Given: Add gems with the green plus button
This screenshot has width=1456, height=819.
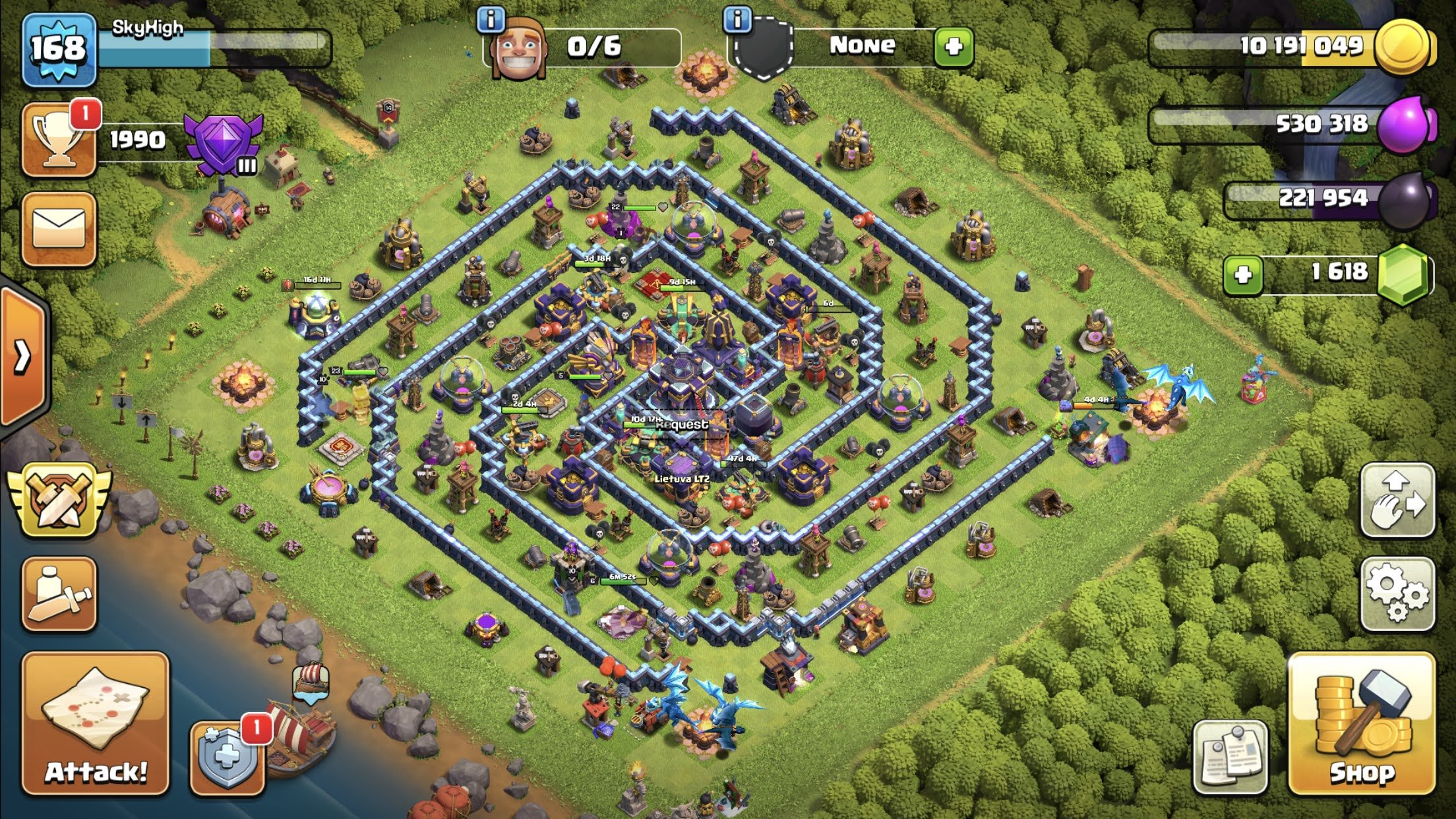Looking at the screenshot, I should [x=1243, y=274].
